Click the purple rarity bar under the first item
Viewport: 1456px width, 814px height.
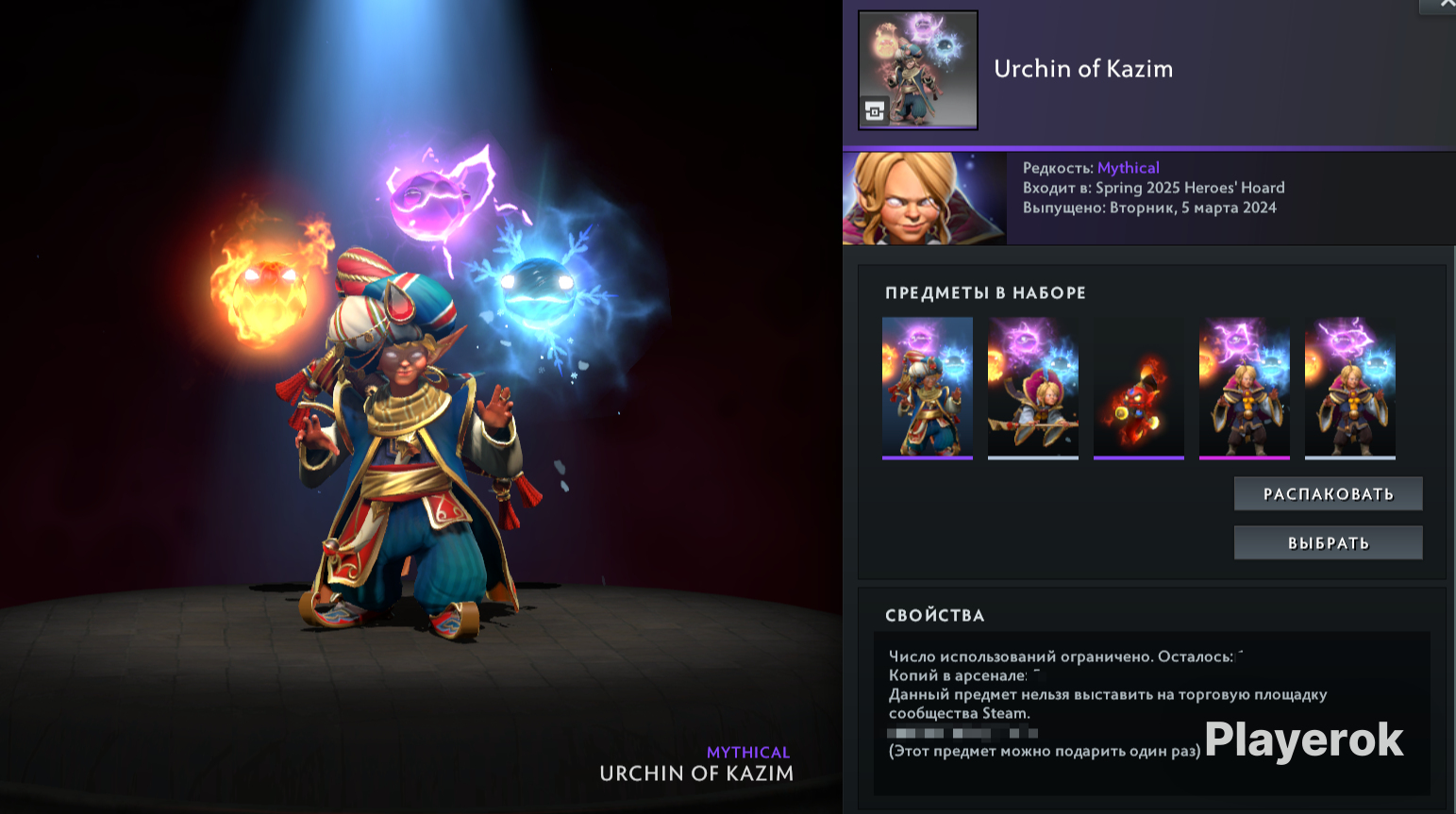[928, 458]
